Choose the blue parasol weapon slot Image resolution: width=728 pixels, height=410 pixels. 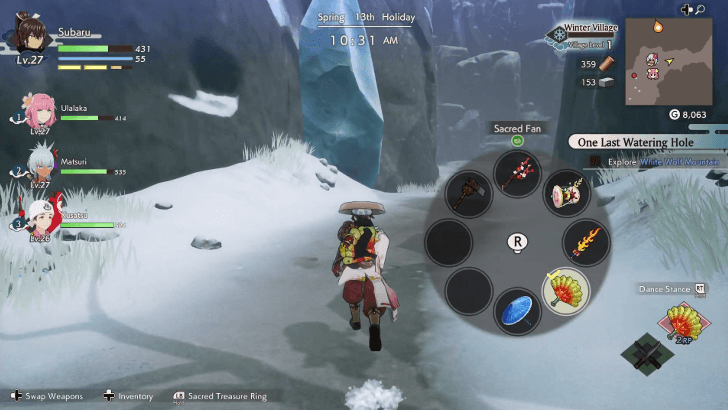pos(518,311)
